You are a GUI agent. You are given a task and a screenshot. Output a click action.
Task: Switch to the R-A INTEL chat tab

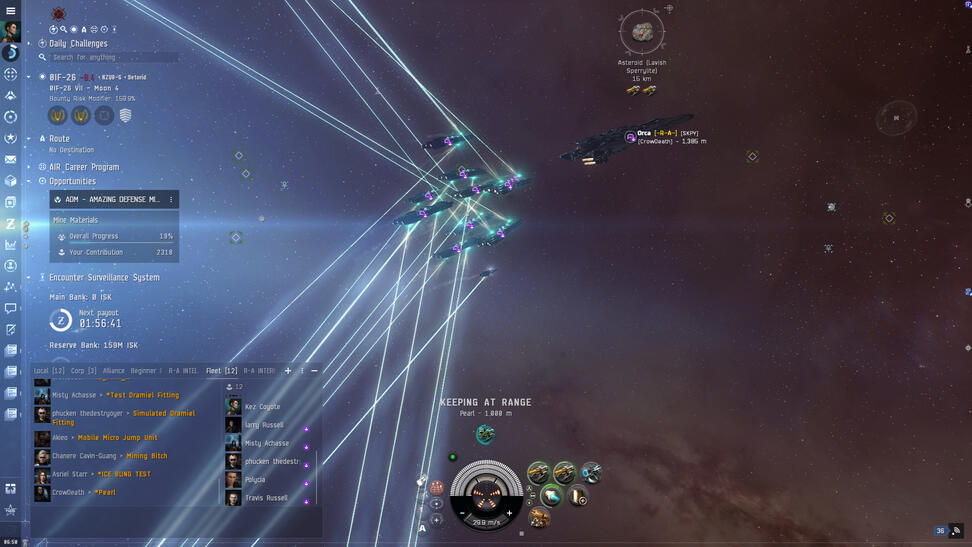point(183,371)
